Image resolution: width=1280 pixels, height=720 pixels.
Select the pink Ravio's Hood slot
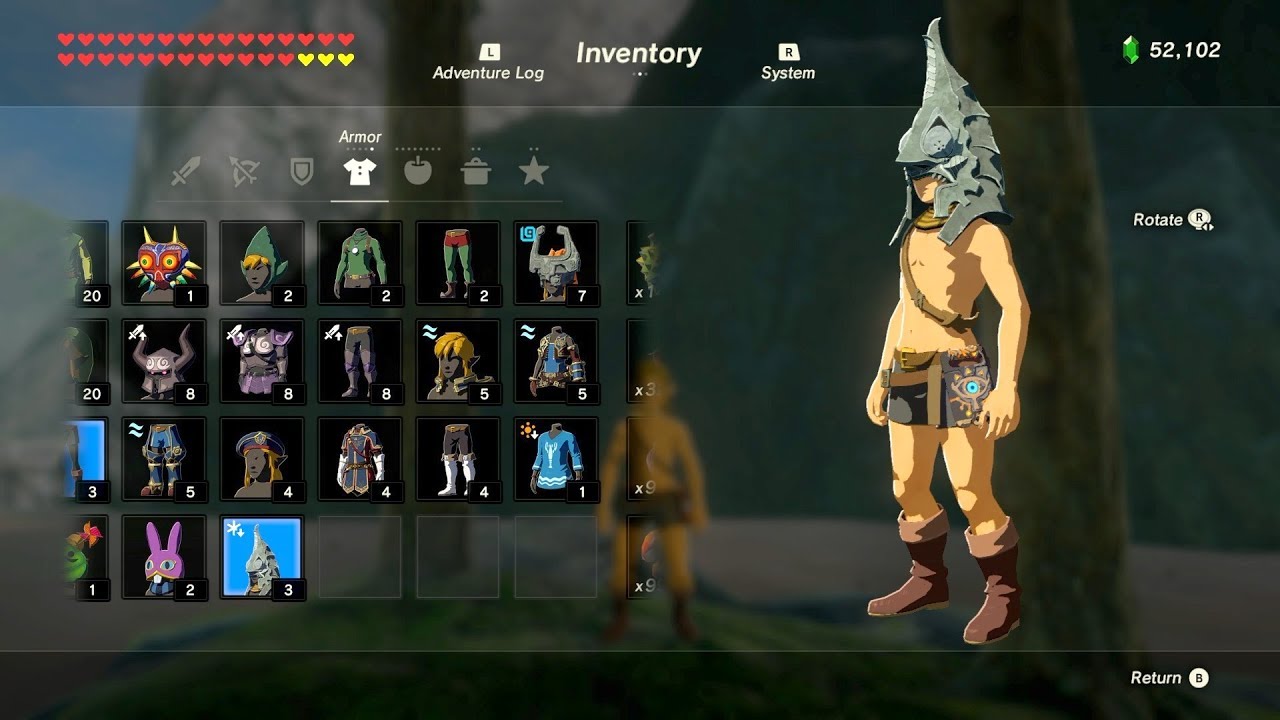(x=164, y=557)
